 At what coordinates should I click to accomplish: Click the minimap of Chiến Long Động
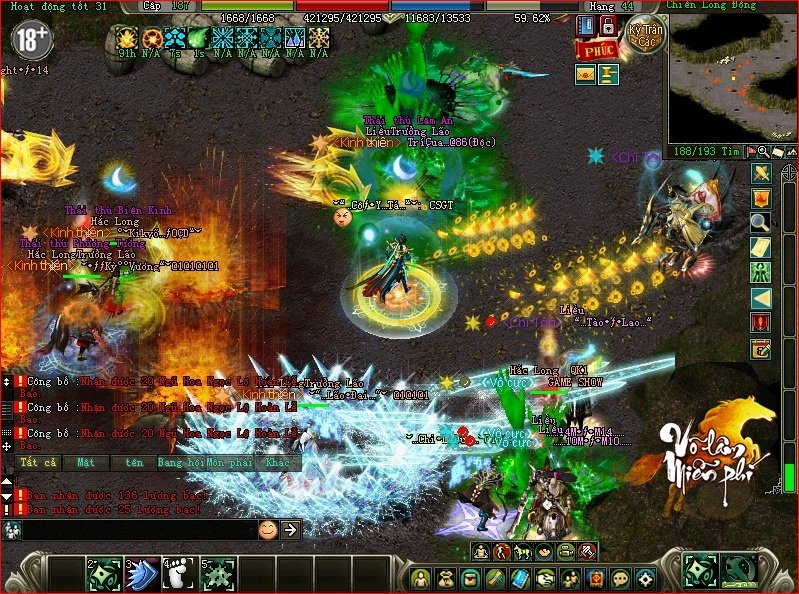[x=728, y=78]
